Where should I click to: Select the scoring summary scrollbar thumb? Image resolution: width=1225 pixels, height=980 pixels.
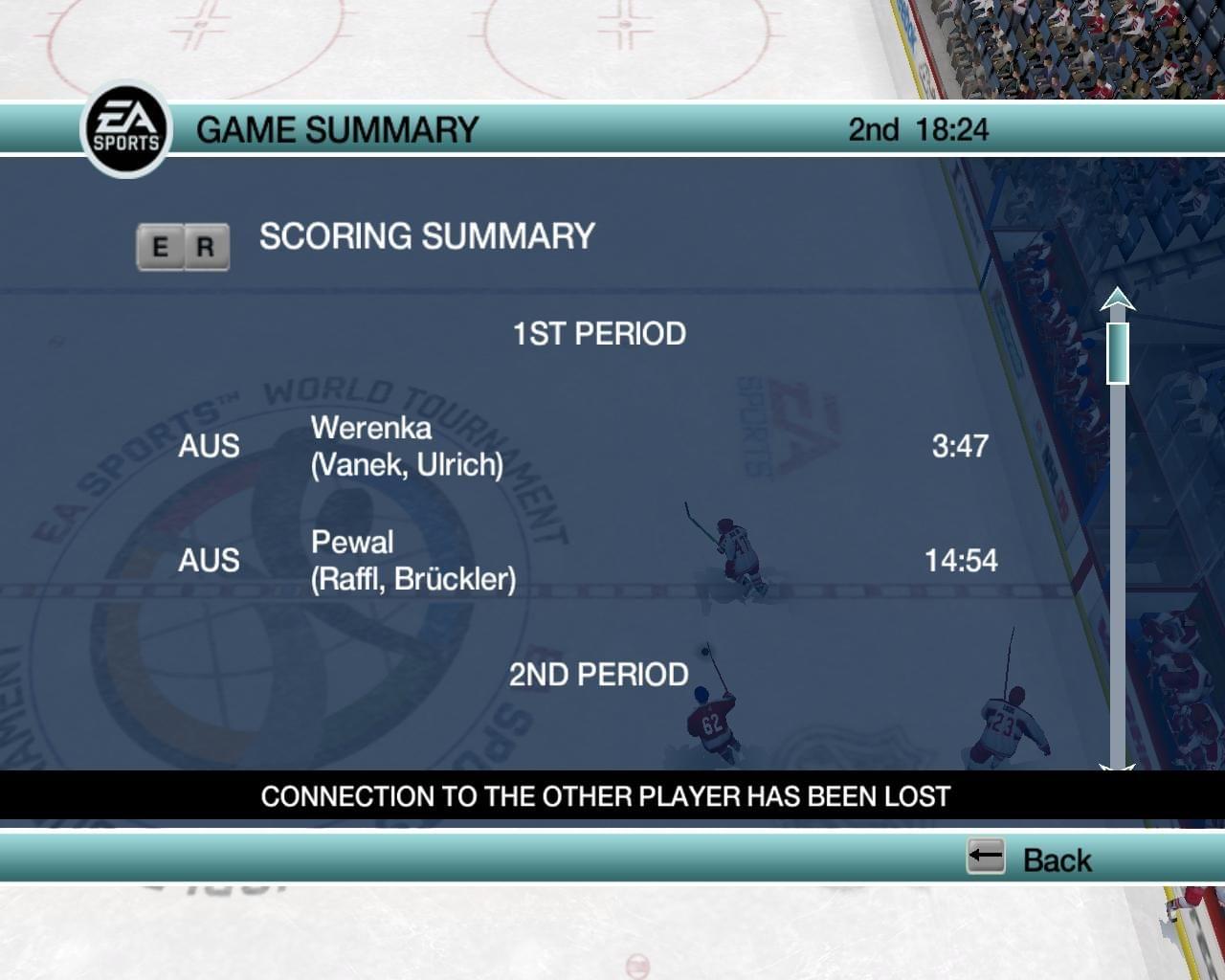click(1117, 352)
